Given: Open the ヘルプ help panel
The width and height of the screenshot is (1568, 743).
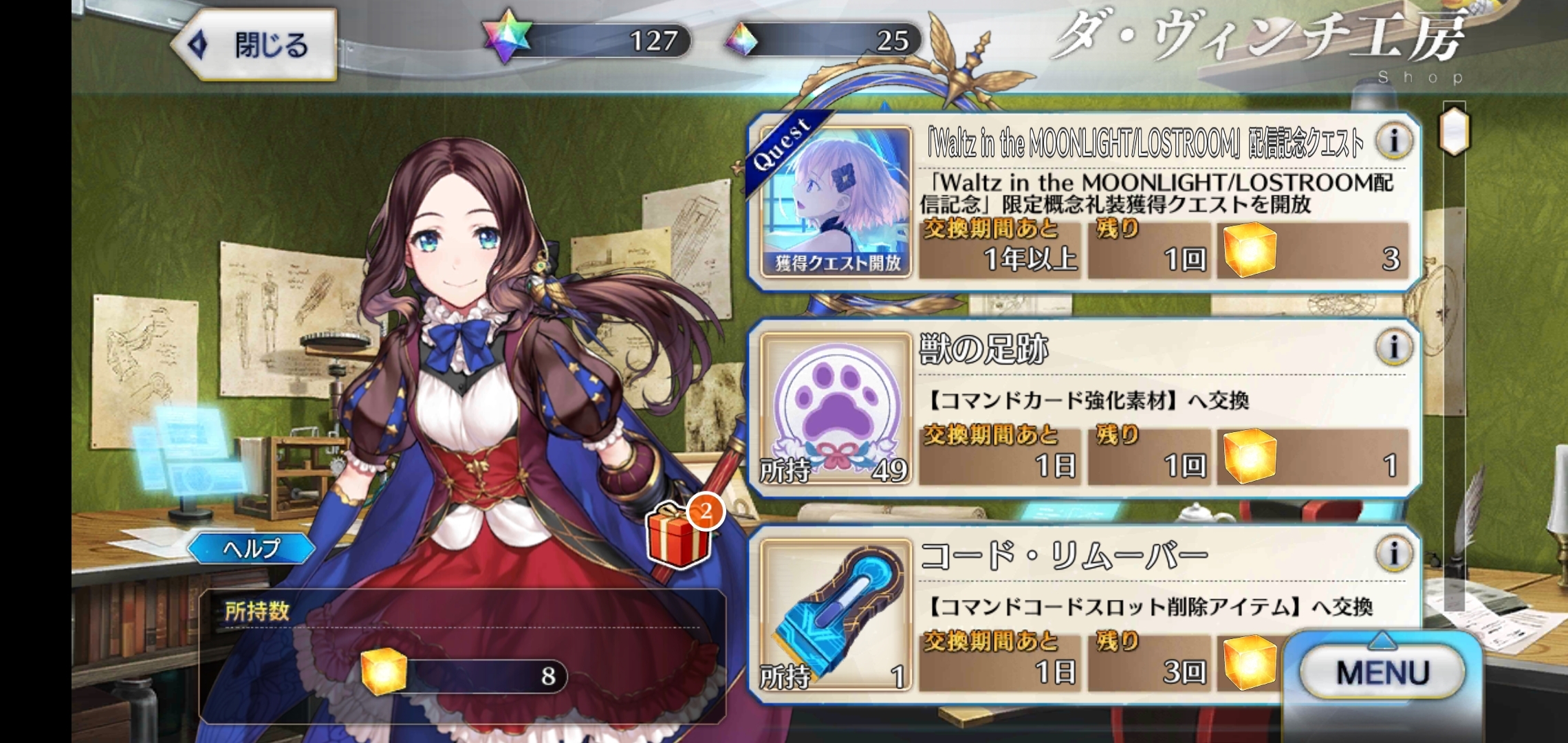Looking at the screenshot, I should point(252,548).
